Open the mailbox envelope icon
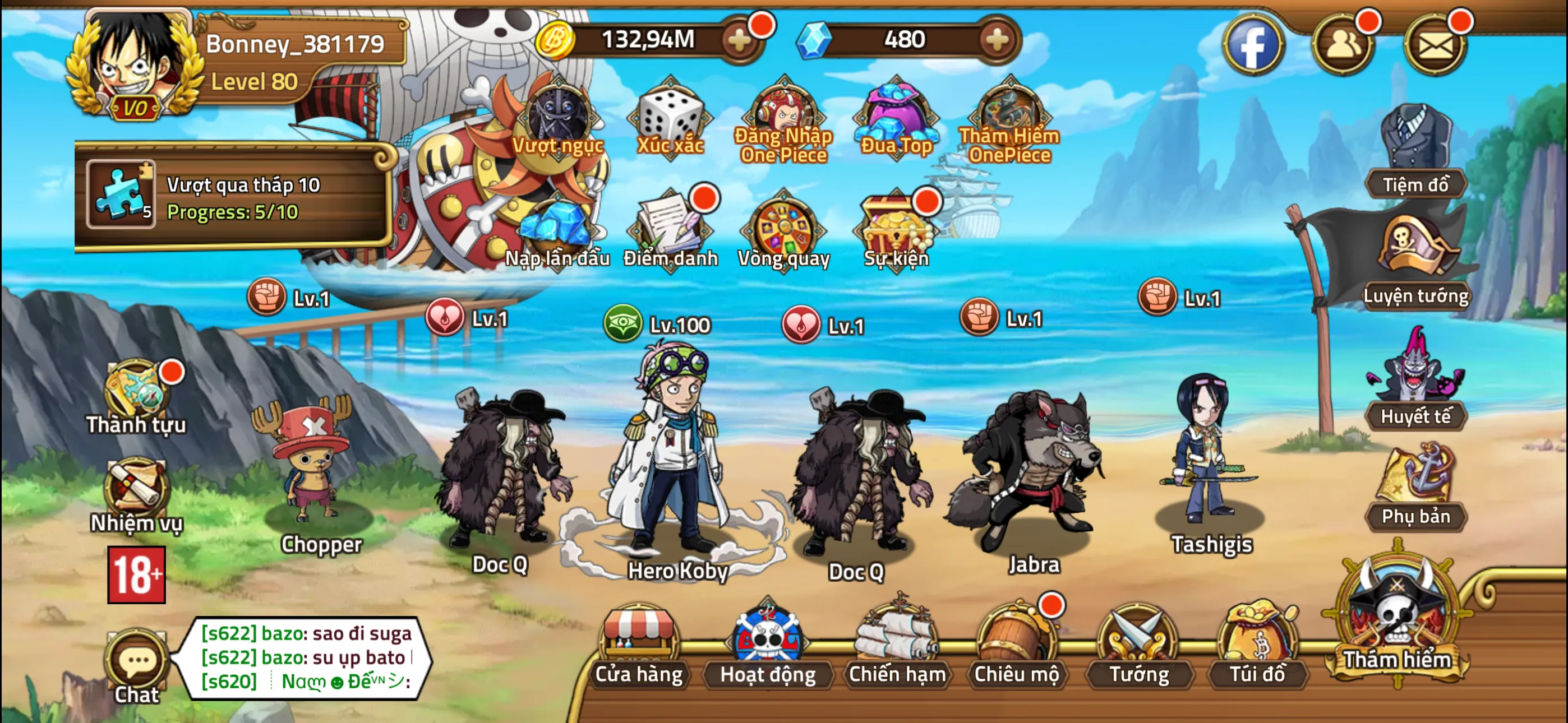 [x=1435, y=45]
